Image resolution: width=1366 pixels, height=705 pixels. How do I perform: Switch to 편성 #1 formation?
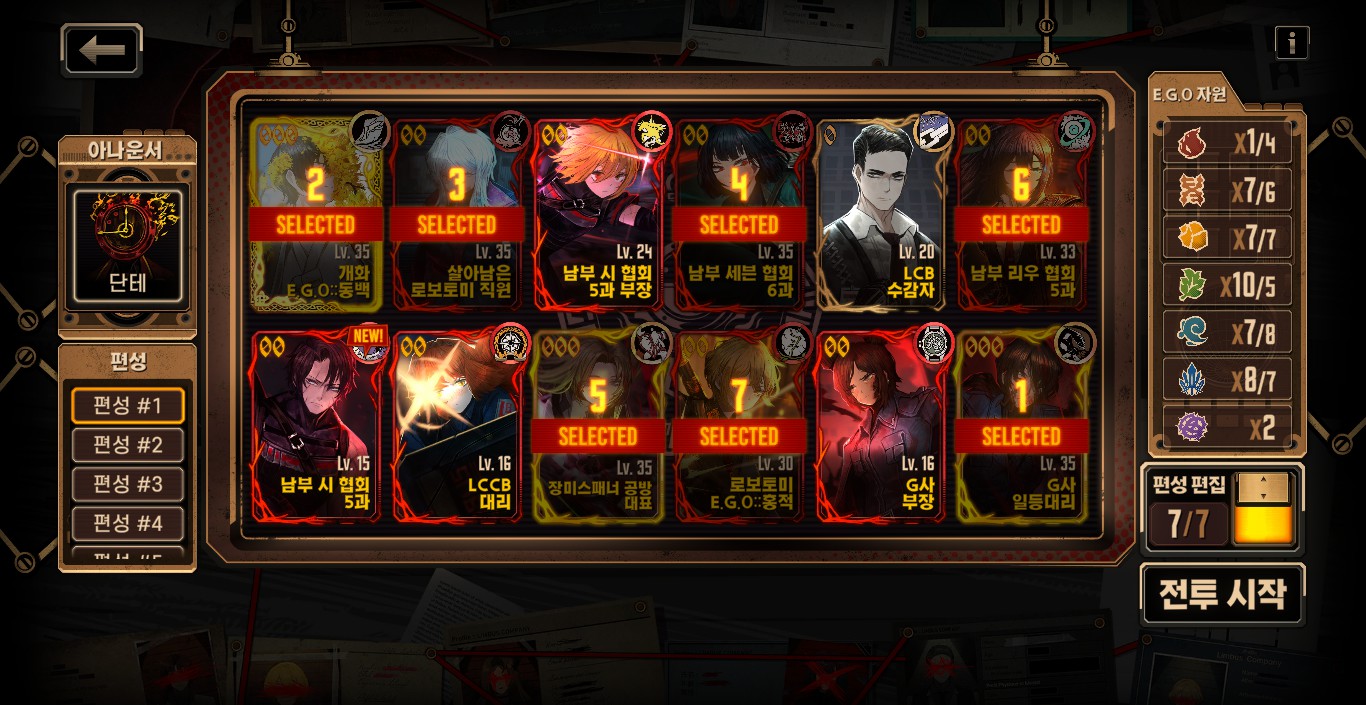click(128, 407)
